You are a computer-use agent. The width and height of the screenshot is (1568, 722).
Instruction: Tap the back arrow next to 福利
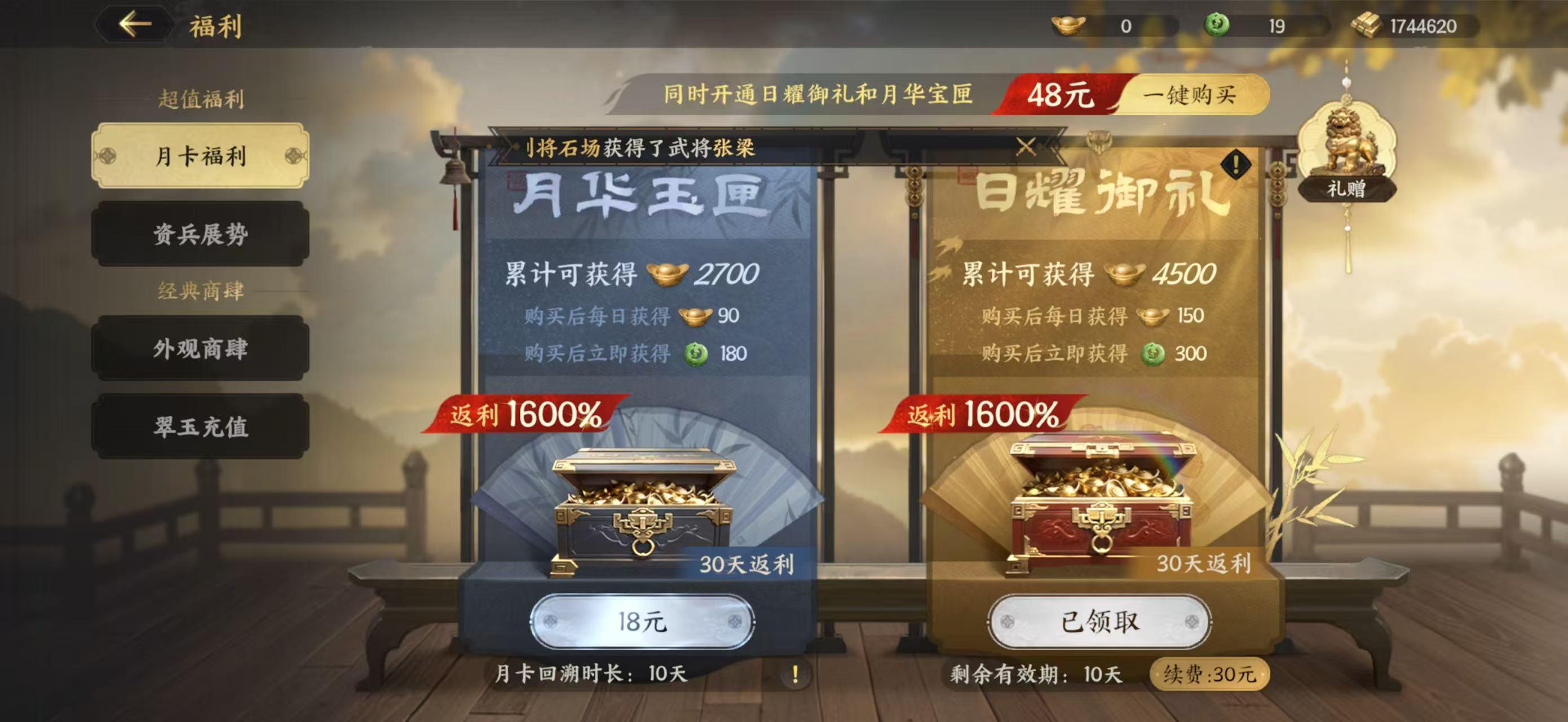point(135,24)
